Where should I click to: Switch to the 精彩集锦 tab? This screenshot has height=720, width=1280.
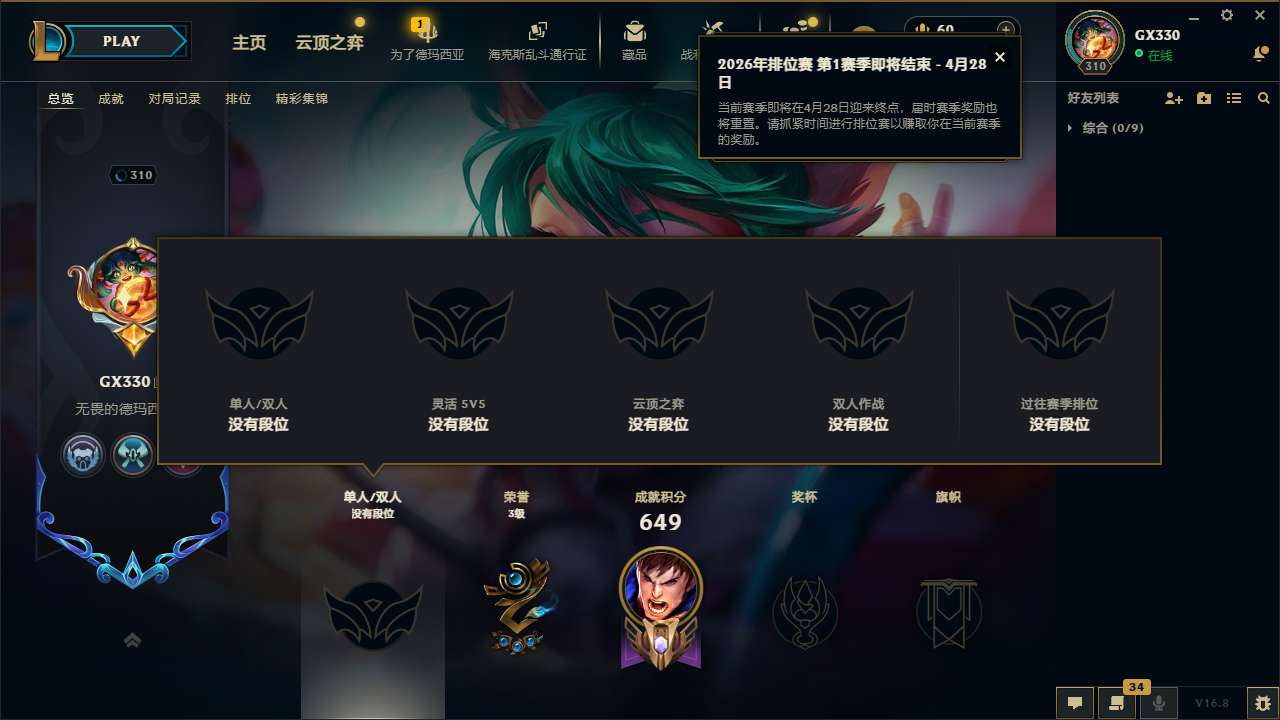(x=302, y=98)
